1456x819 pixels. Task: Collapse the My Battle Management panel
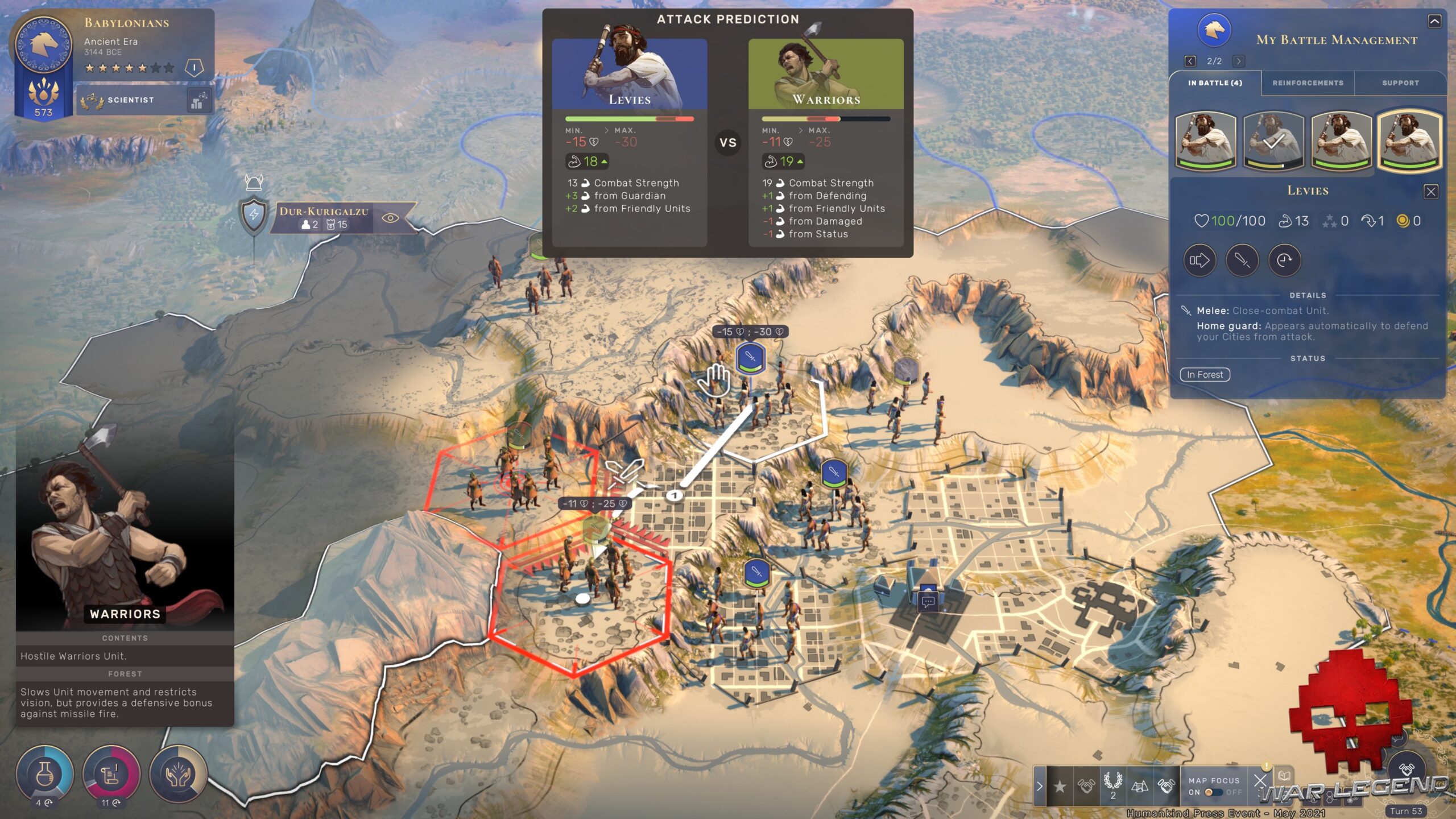1434,22
